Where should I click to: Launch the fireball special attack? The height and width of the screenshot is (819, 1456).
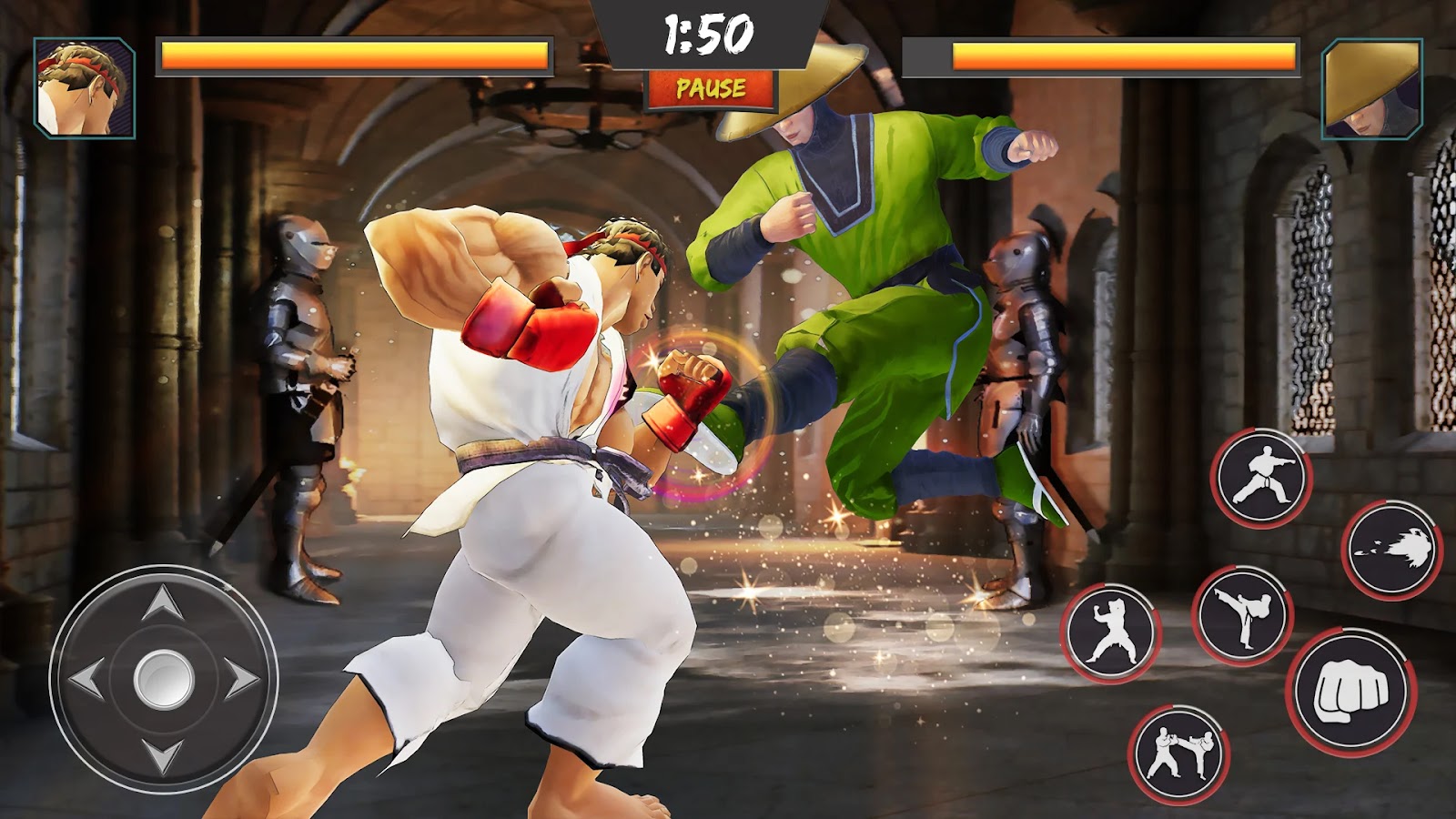pyautogui.click(x=1391, y=550)
